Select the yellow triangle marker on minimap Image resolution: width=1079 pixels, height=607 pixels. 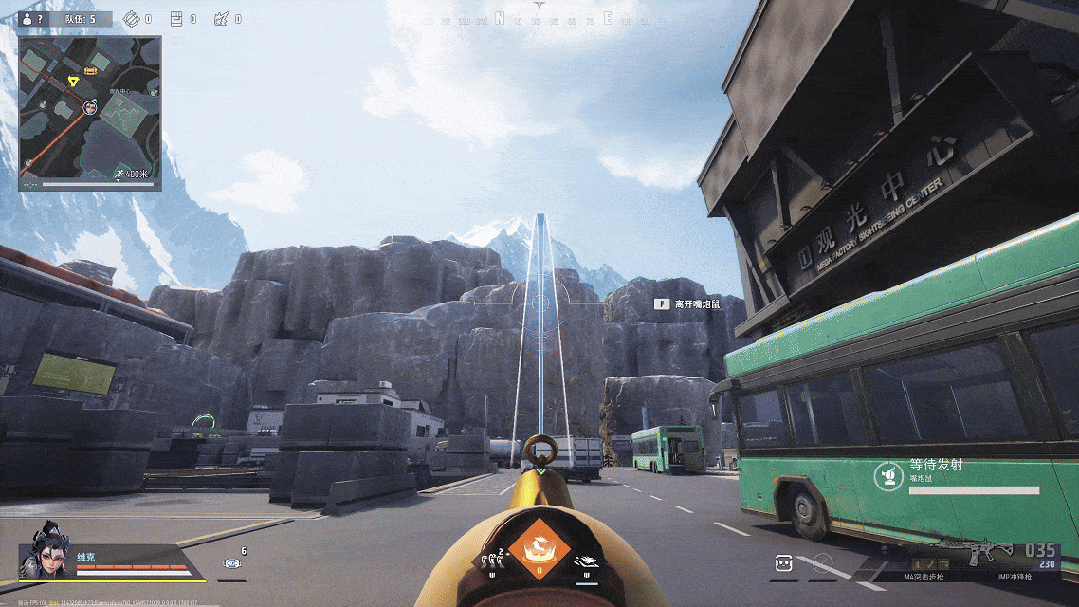[73, 80]
